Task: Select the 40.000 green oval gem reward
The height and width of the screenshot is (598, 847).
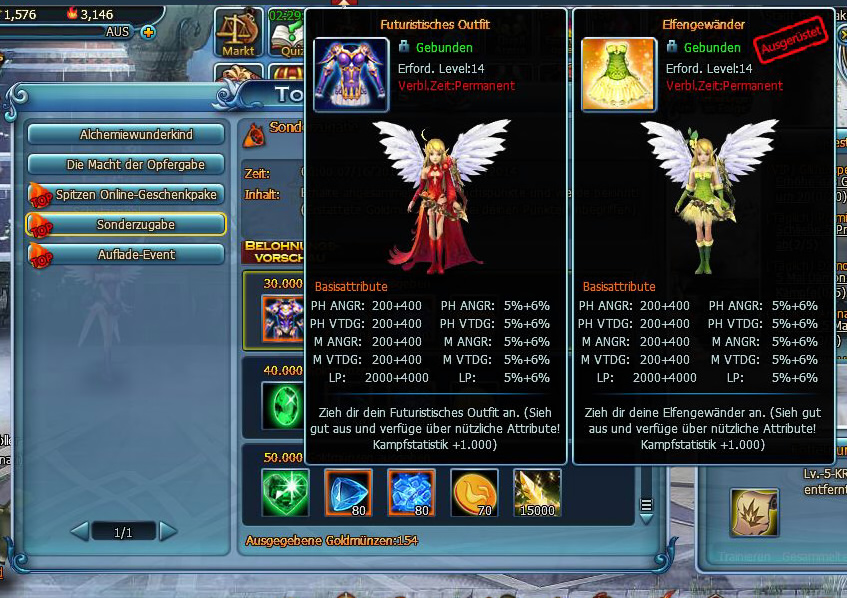Action: (x=285, y=406)
